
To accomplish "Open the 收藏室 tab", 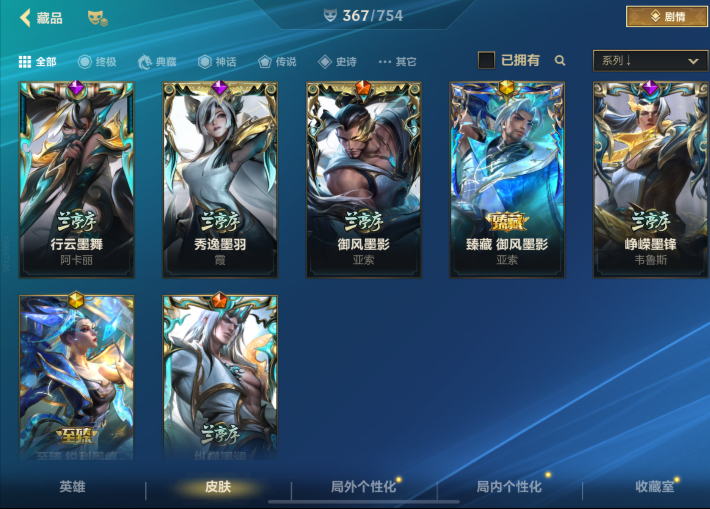I will click(655, 487).
